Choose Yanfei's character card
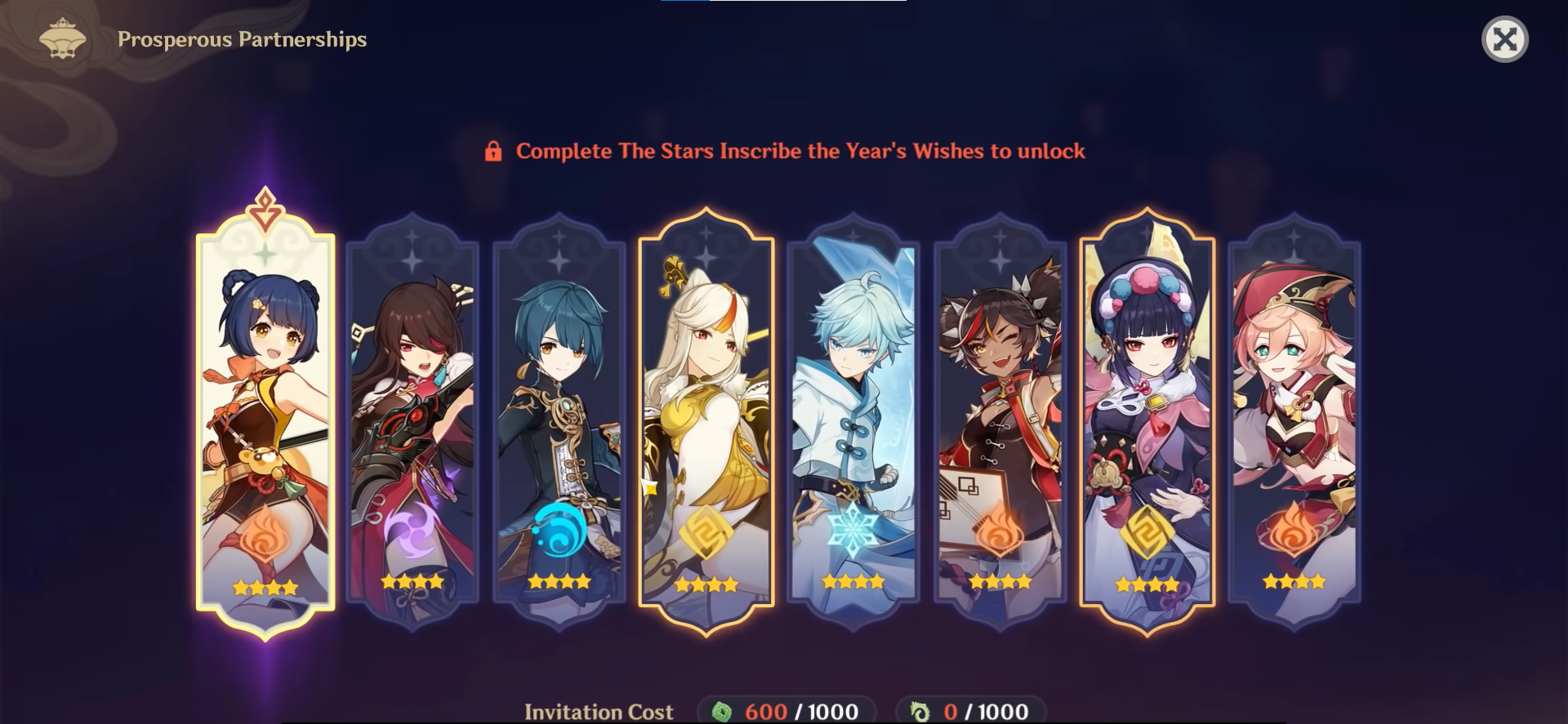The width and height of the screenshot is (1568, 724). (1294, 420)
